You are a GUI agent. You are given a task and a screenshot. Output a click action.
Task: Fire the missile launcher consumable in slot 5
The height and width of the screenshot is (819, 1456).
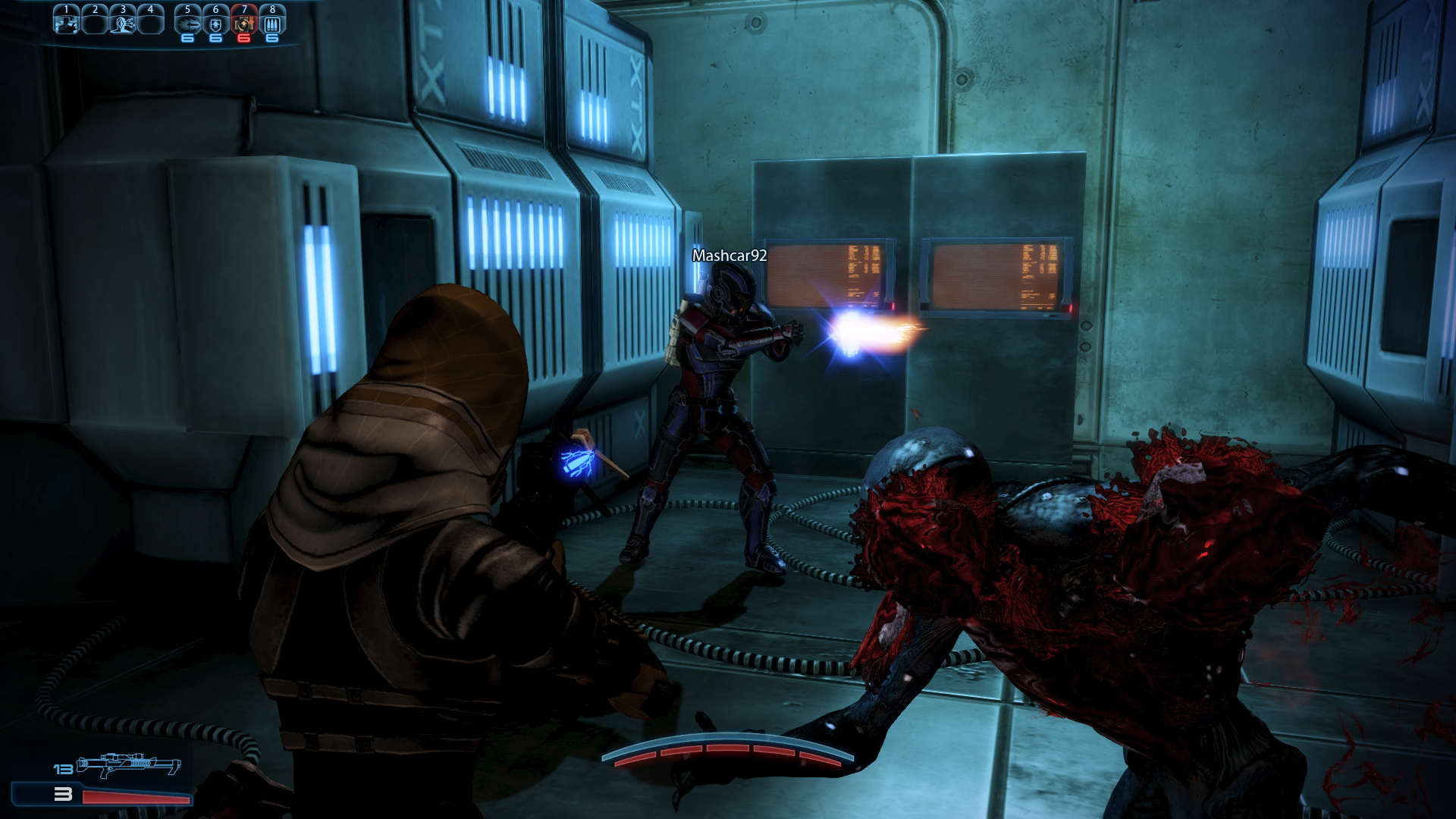(188, 23)
